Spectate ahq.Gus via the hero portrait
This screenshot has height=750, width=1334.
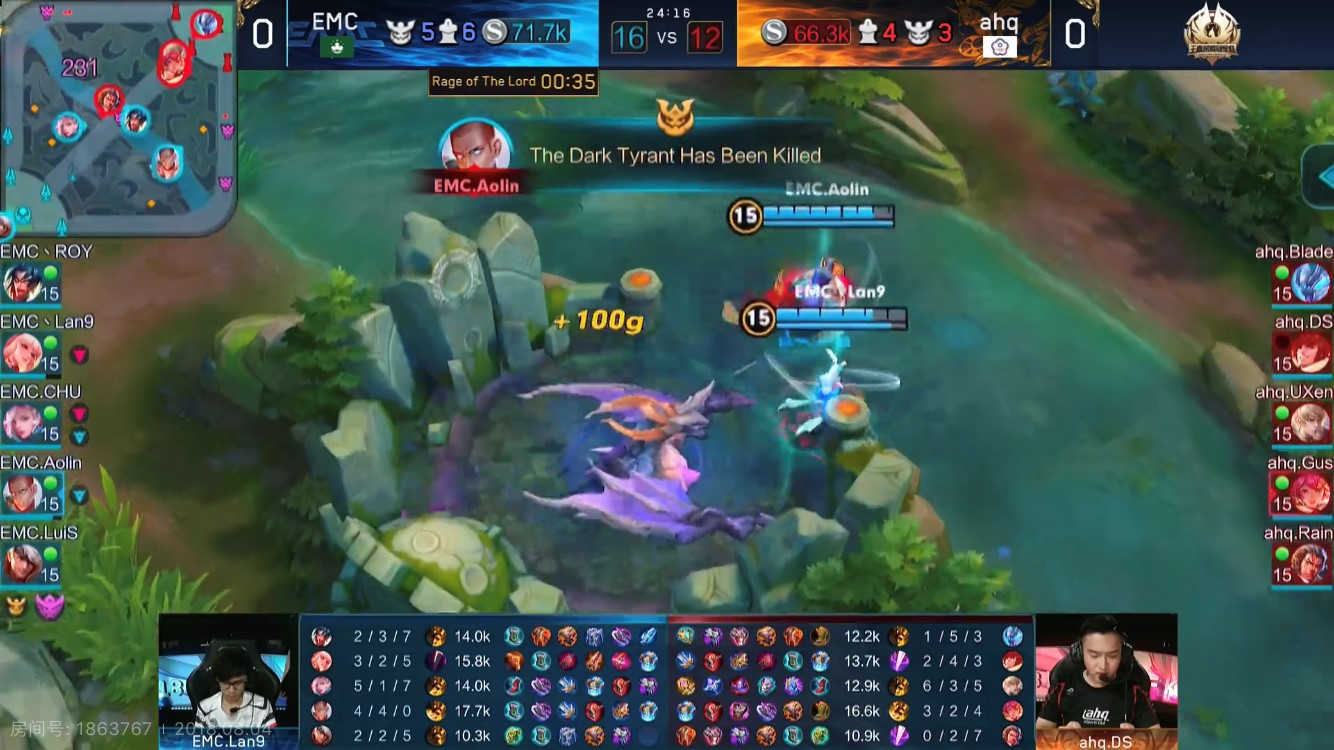(1310, 494)
